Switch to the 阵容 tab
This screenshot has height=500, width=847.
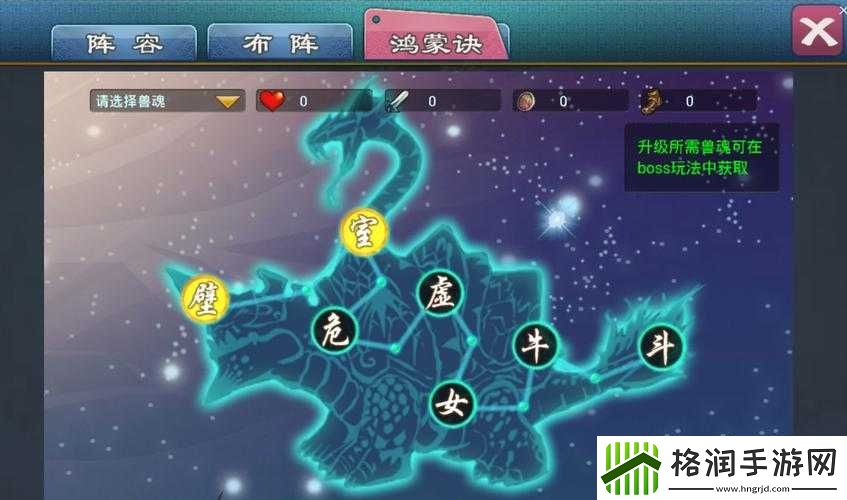[124, 43]
